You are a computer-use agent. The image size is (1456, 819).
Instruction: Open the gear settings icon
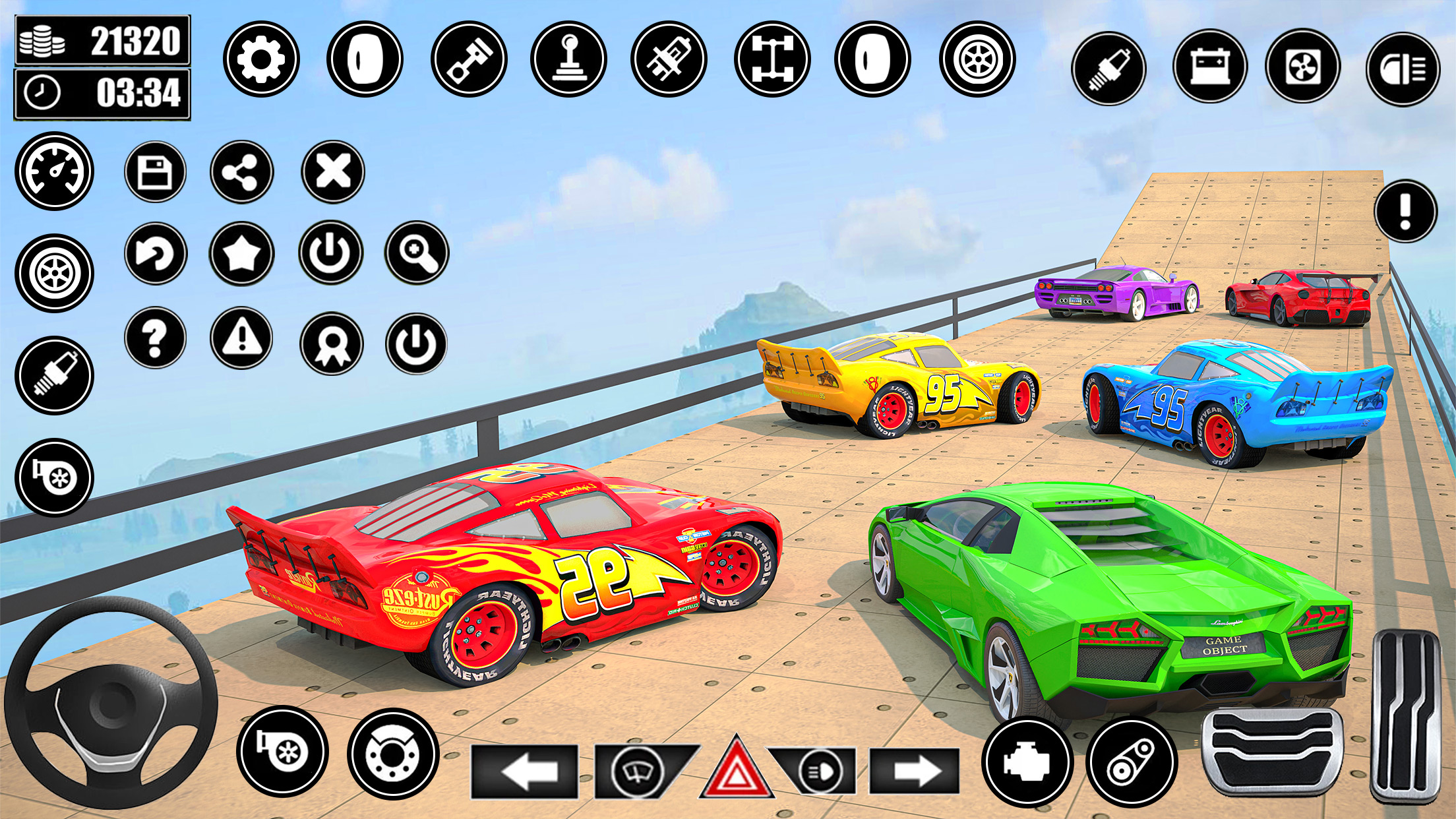(x=261, y=59)
